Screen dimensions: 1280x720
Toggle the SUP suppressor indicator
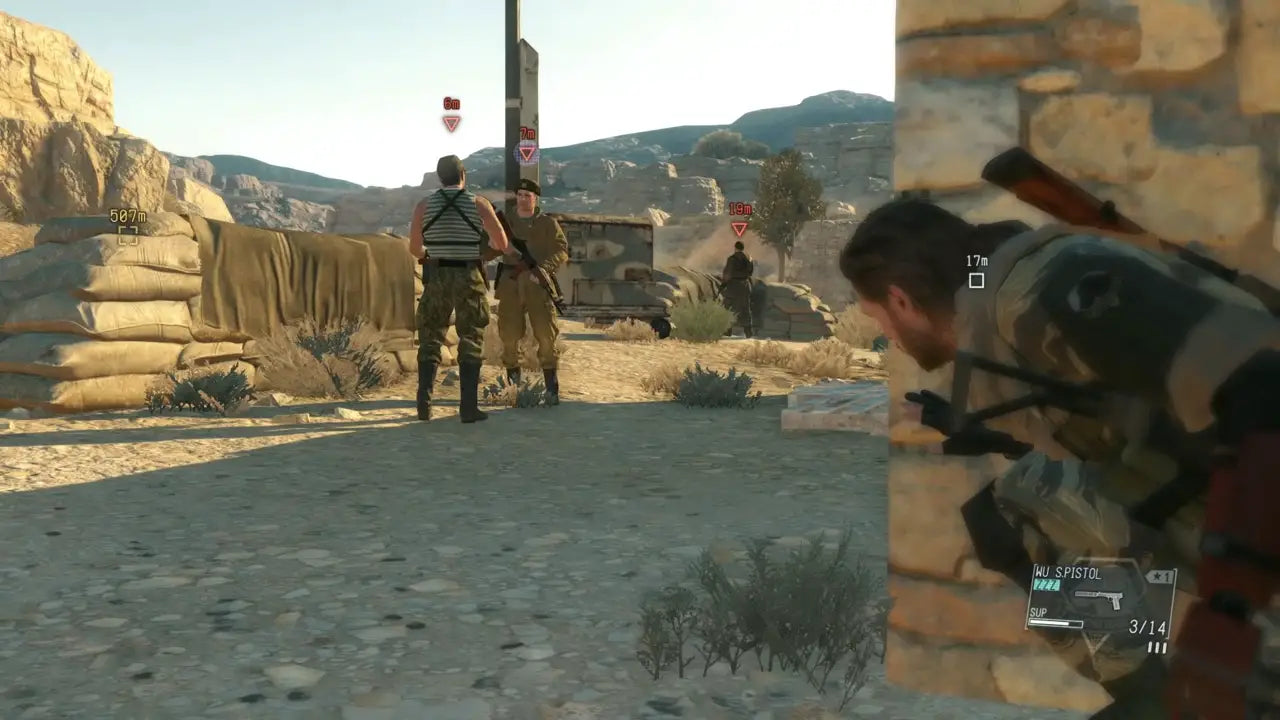pyautogui.click(x=1040, y=612)
